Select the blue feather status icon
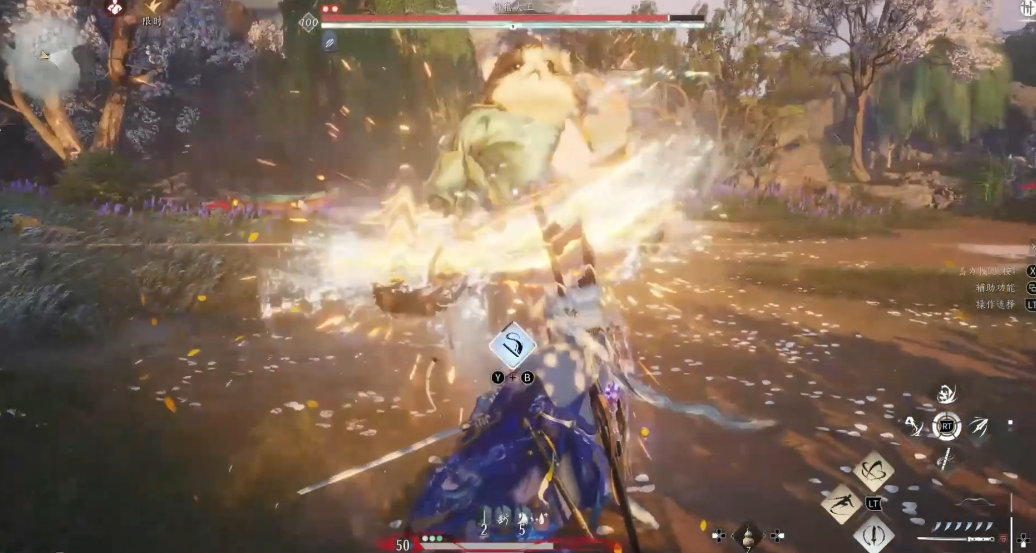The height and width of the screenshot is (553, 1036). 329,42
